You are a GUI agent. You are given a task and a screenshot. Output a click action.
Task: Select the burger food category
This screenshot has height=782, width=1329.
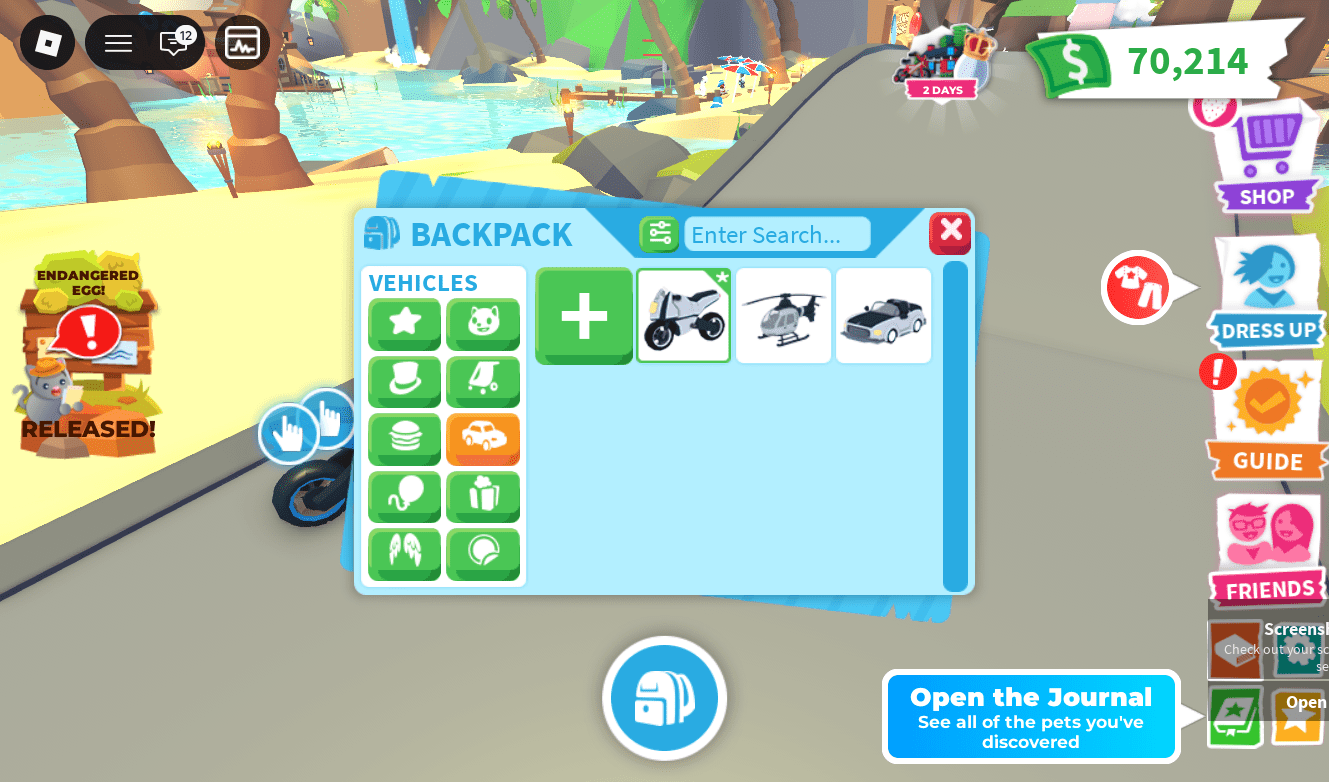click(x=404, y=439)
